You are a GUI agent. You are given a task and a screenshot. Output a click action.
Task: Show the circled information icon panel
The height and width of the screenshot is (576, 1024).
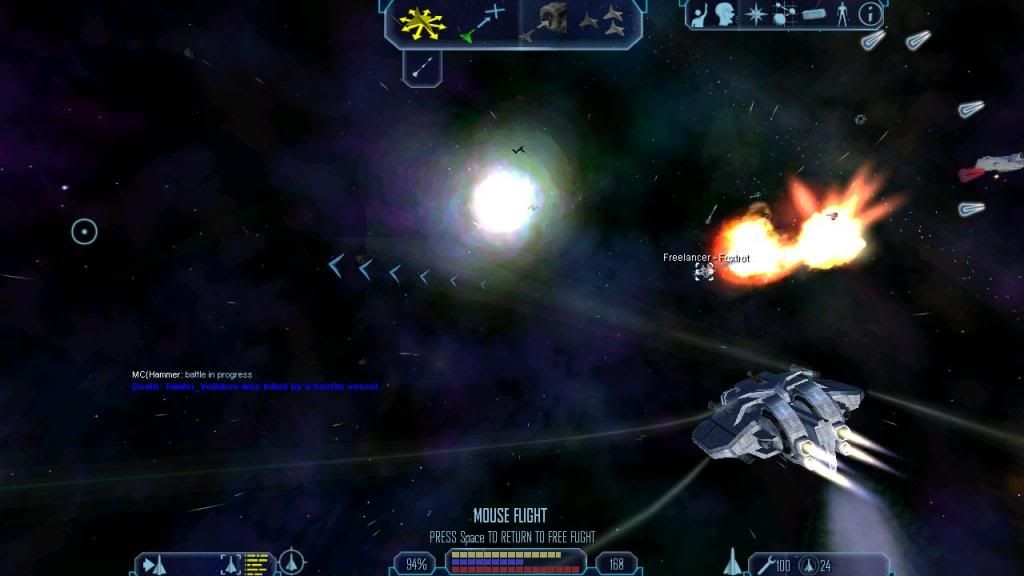(x=870, y=14)
